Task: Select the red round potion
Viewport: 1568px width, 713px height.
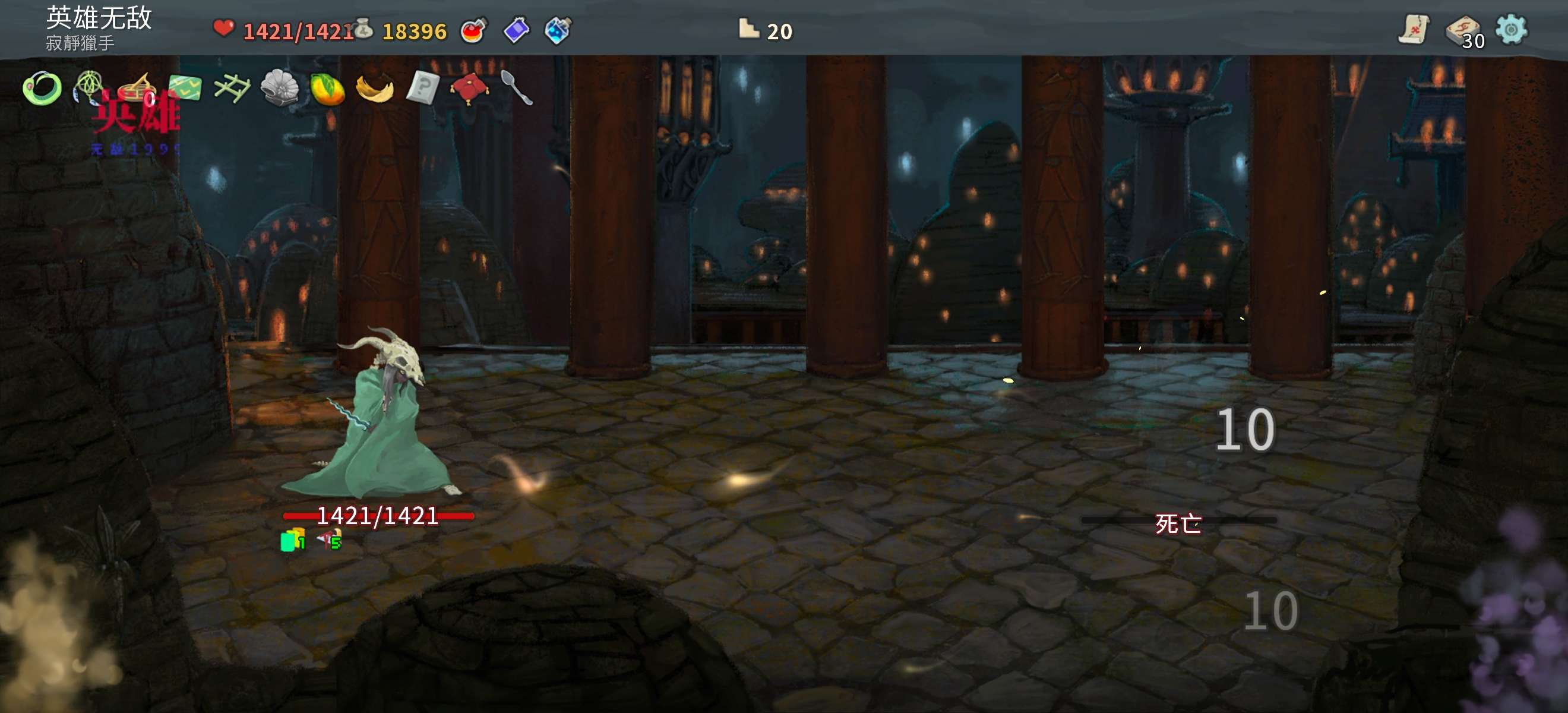Action: pos(473,30)
